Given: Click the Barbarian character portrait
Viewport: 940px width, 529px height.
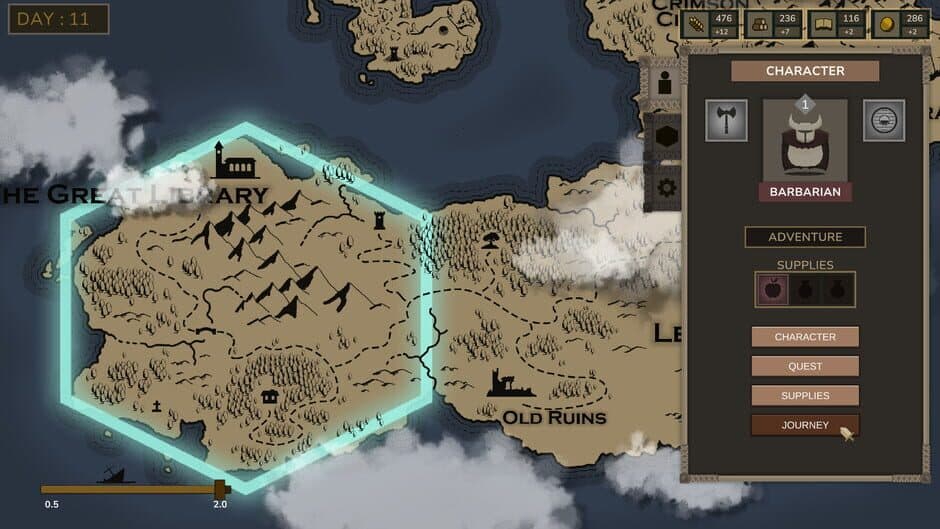Looking at the screenshot, I should [805, 140].
